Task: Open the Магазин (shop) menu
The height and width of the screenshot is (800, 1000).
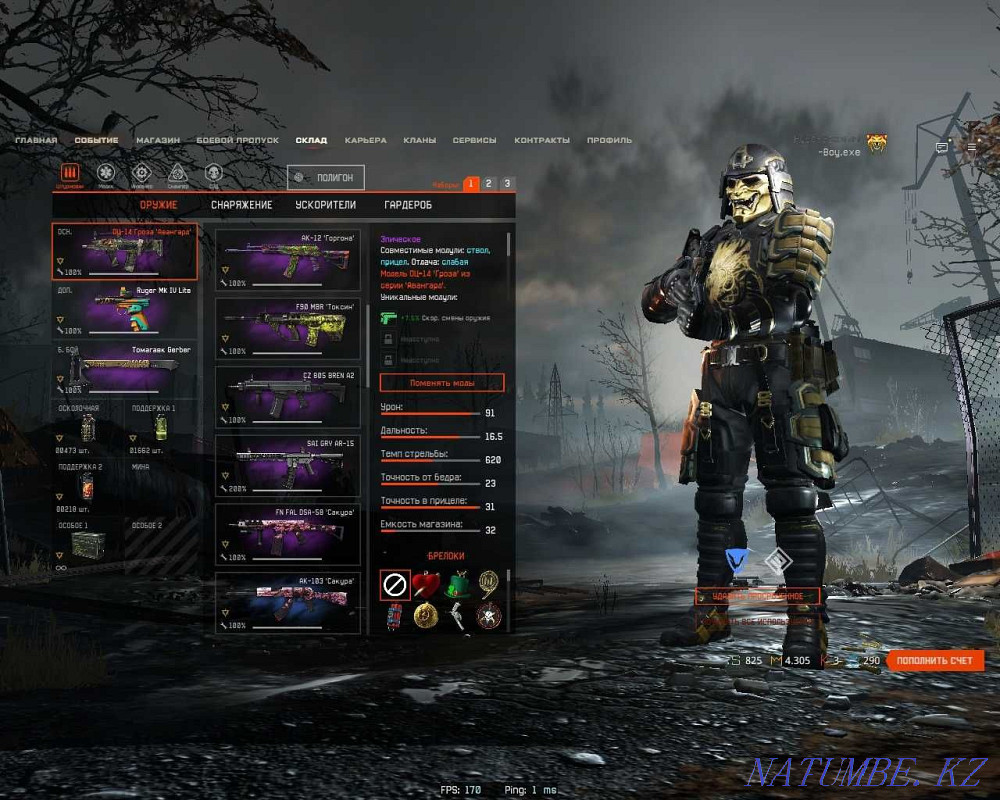Action: coord(158,141)
